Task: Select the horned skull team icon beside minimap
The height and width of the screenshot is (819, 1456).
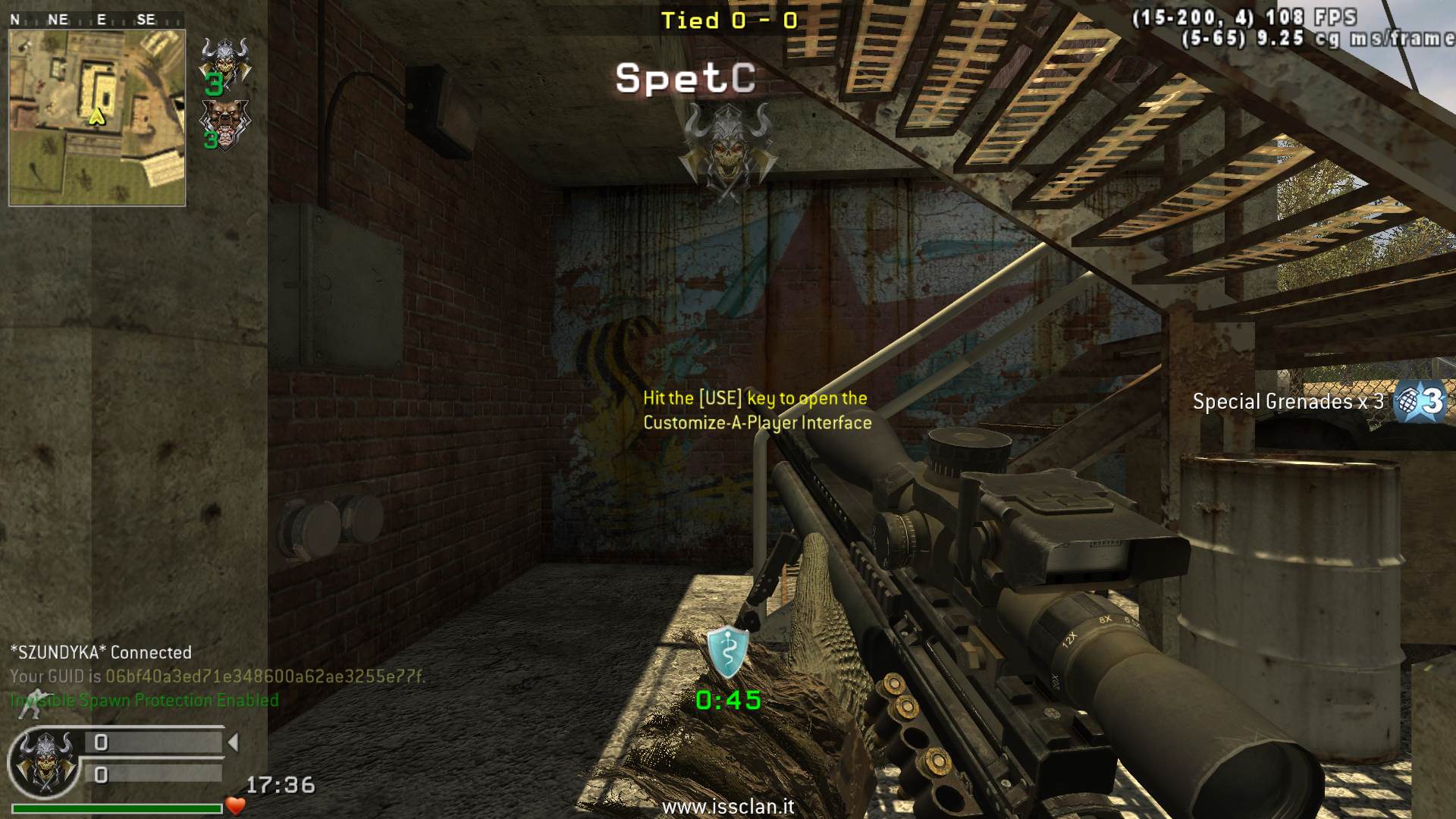Action: [224, 59]
